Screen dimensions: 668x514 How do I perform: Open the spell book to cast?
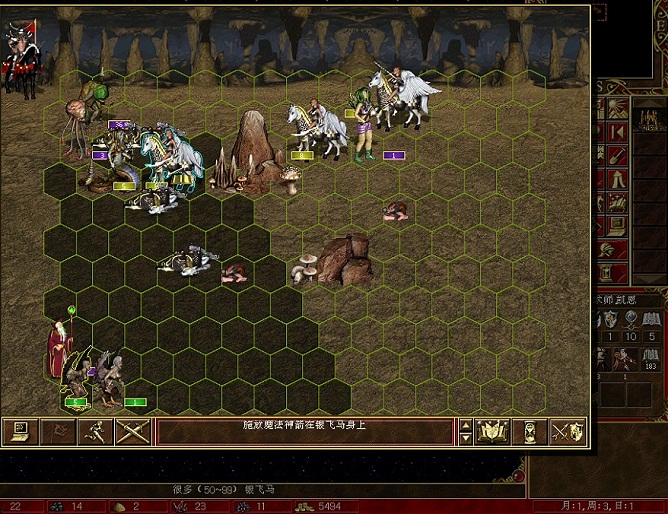coord(492,431)
